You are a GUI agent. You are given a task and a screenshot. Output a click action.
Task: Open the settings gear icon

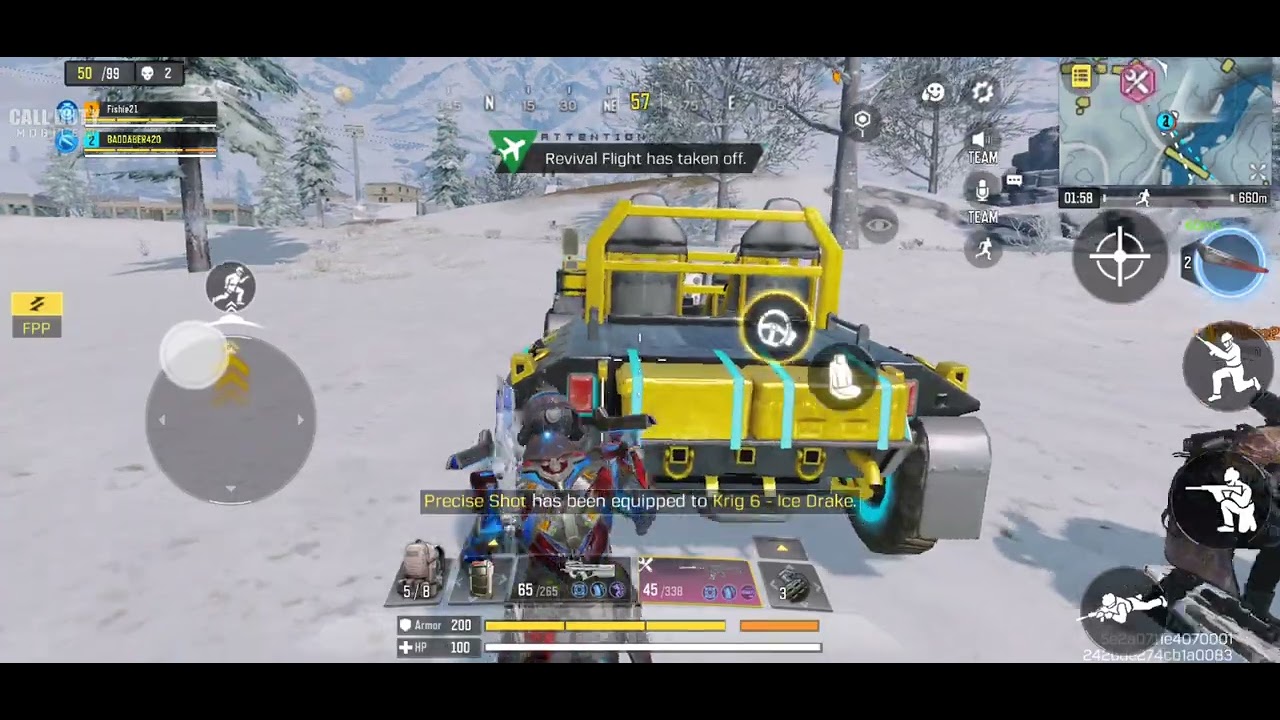983,93
